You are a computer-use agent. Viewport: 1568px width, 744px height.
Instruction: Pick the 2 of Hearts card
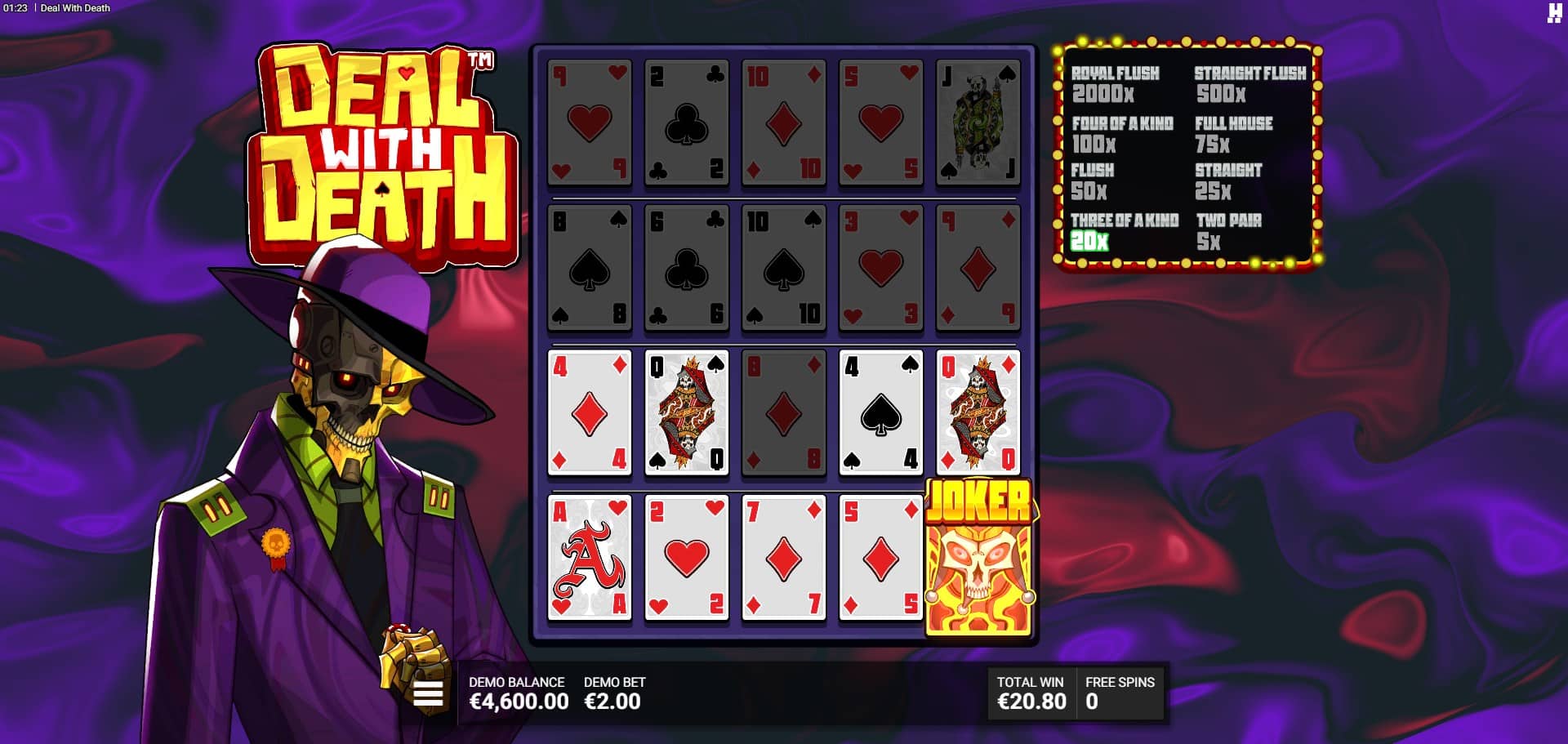click(x=686, y=559)
